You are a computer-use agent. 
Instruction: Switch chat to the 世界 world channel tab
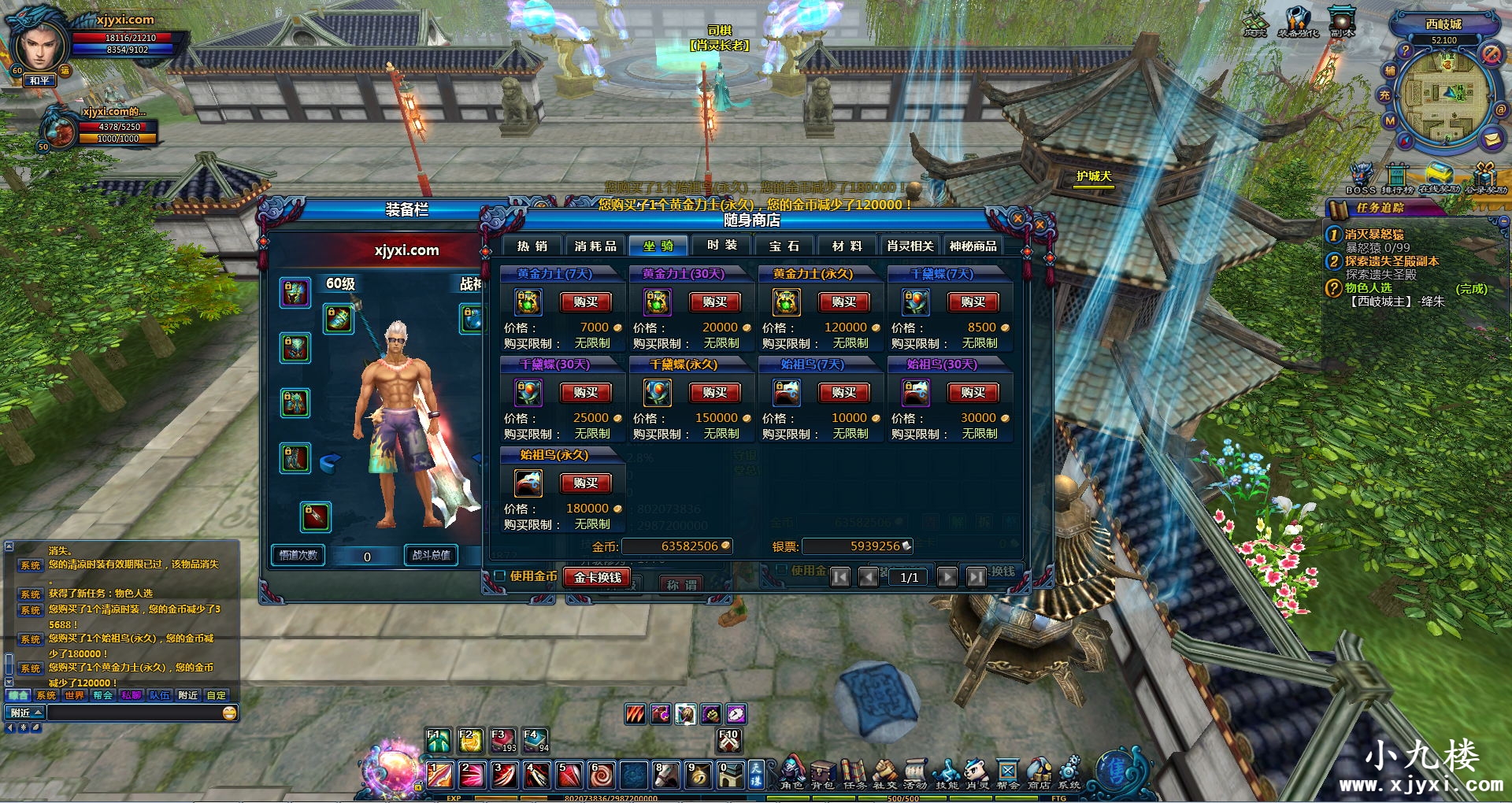pyautogui.click(x=74, y=695)
